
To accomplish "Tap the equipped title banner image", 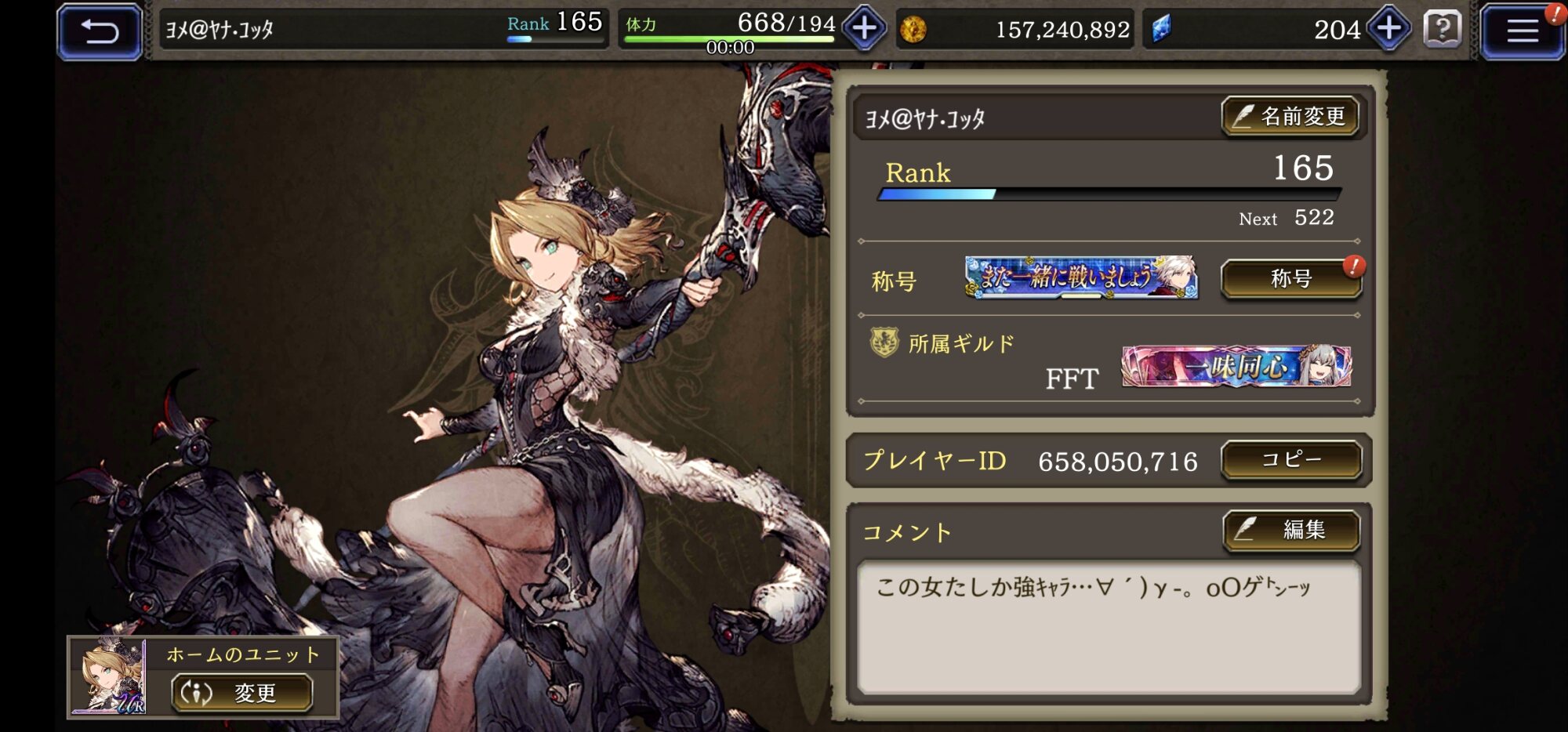I will (1080, 277).
